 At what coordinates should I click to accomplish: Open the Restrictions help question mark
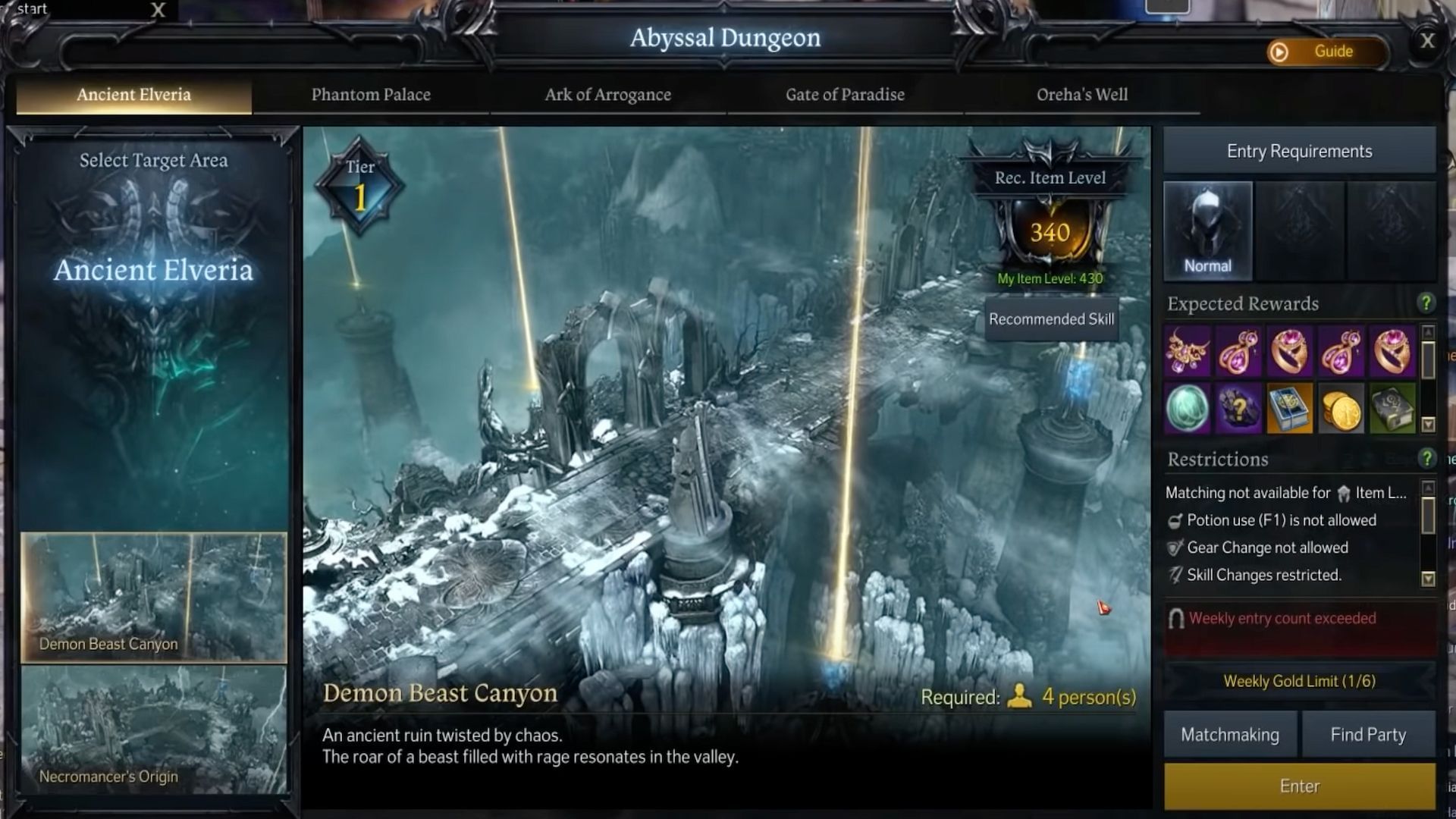(1429, 459)
